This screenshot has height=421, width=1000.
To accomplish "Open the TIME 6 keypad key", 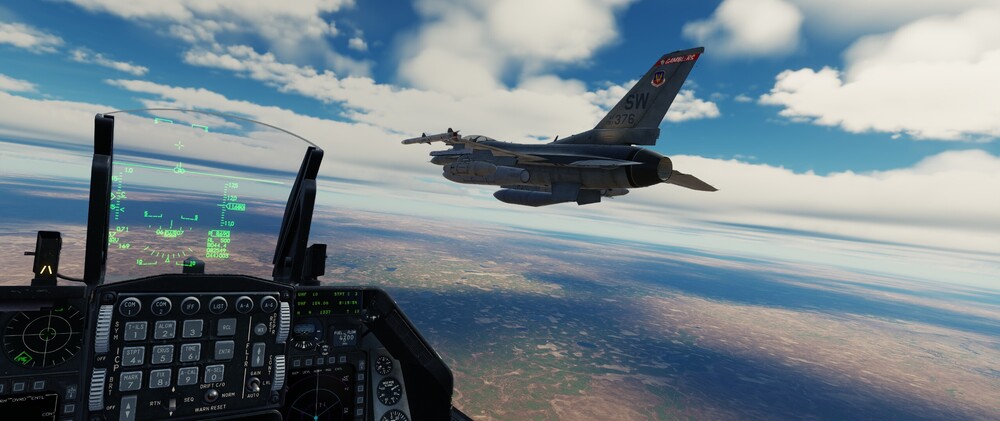I will pos(190,352).
